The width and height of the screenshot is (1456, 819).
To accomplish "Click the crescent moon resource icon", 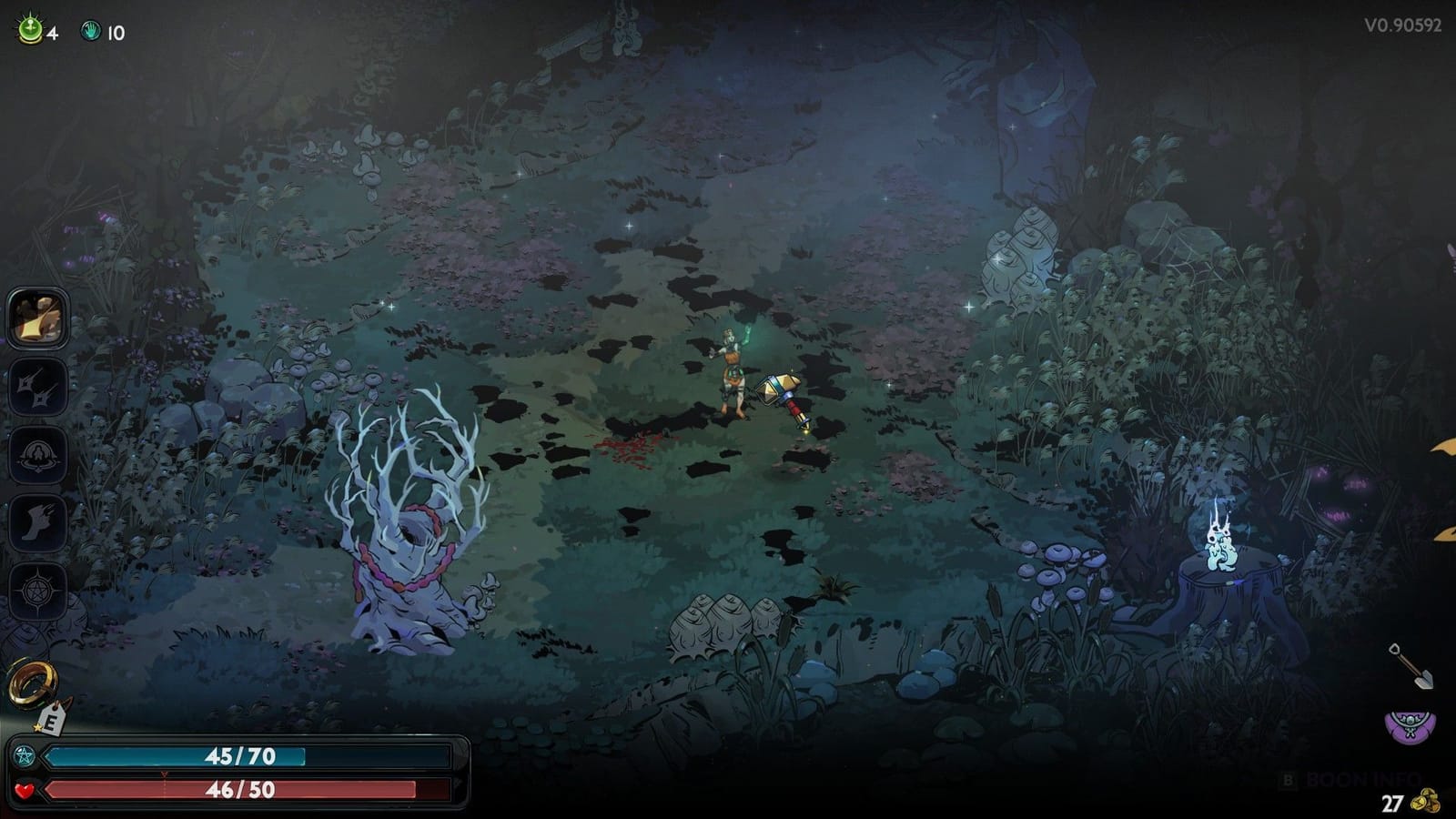I will tap(30, 29).
